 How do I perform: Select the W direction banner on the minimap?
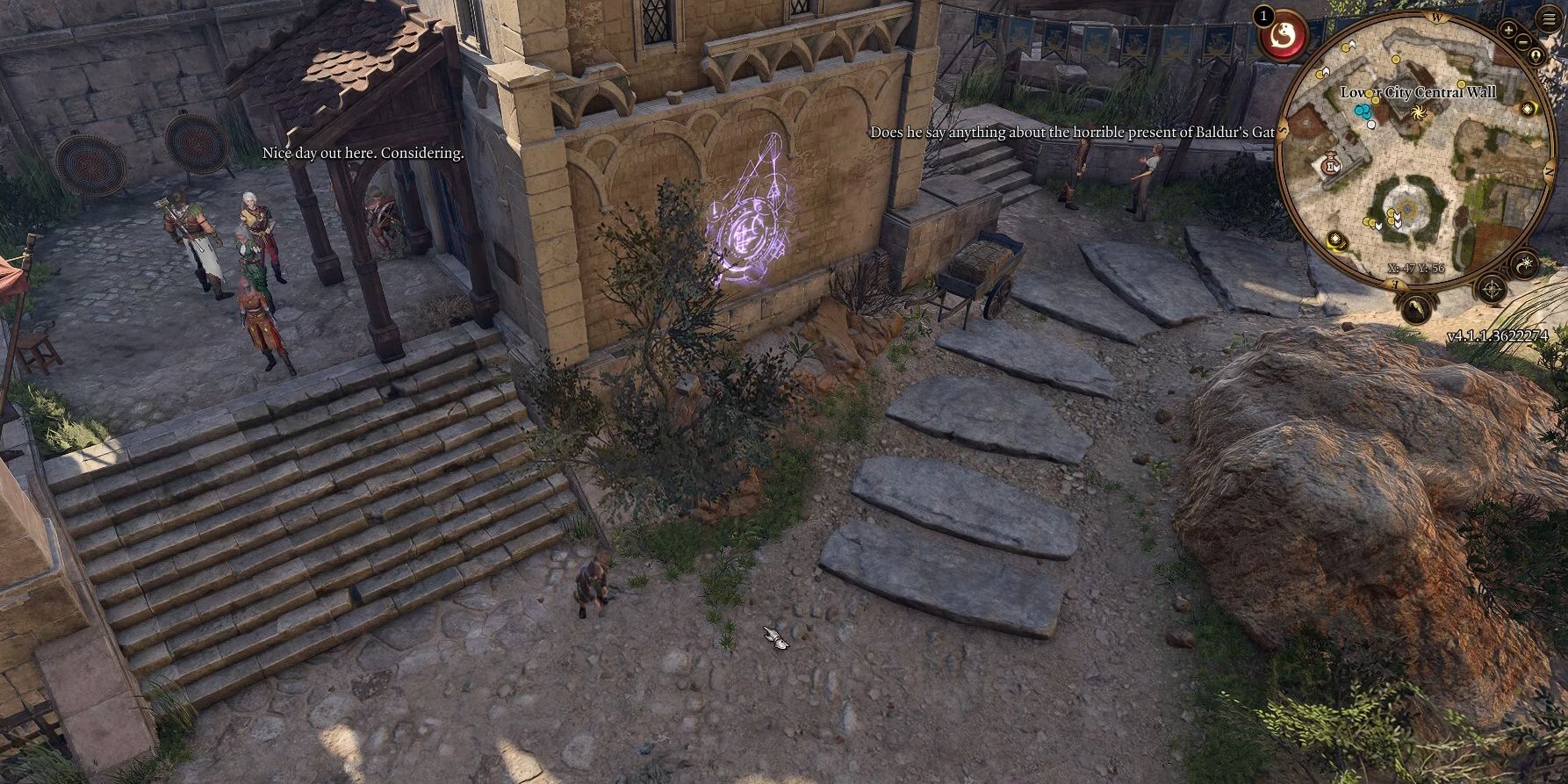click(x=1436, y=17)
